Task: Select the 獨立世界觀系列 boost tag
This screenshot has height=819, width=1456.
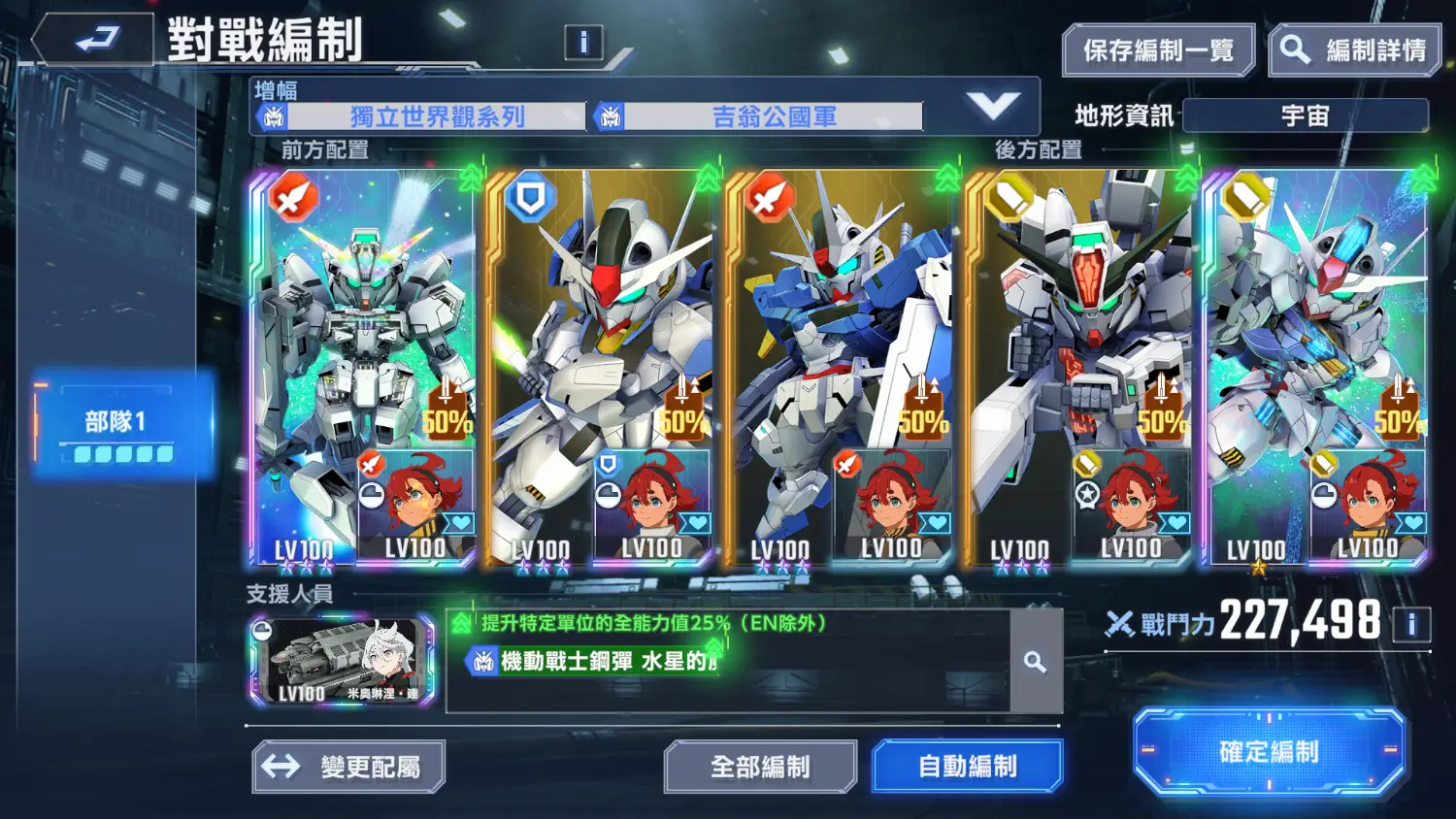Action: click(x=437, y=117)
